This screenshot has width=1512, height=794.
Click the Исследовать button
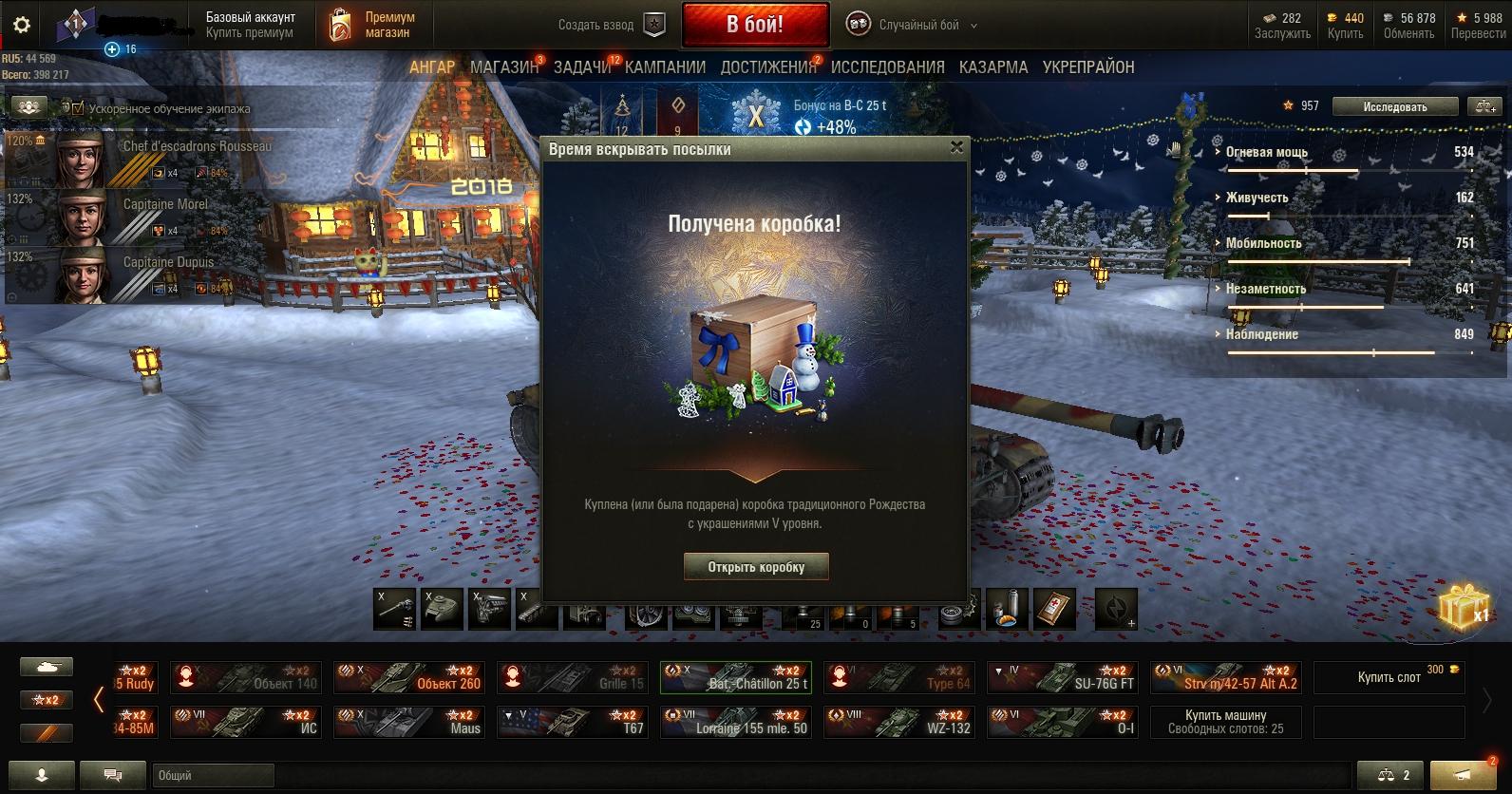[1394, 106]
